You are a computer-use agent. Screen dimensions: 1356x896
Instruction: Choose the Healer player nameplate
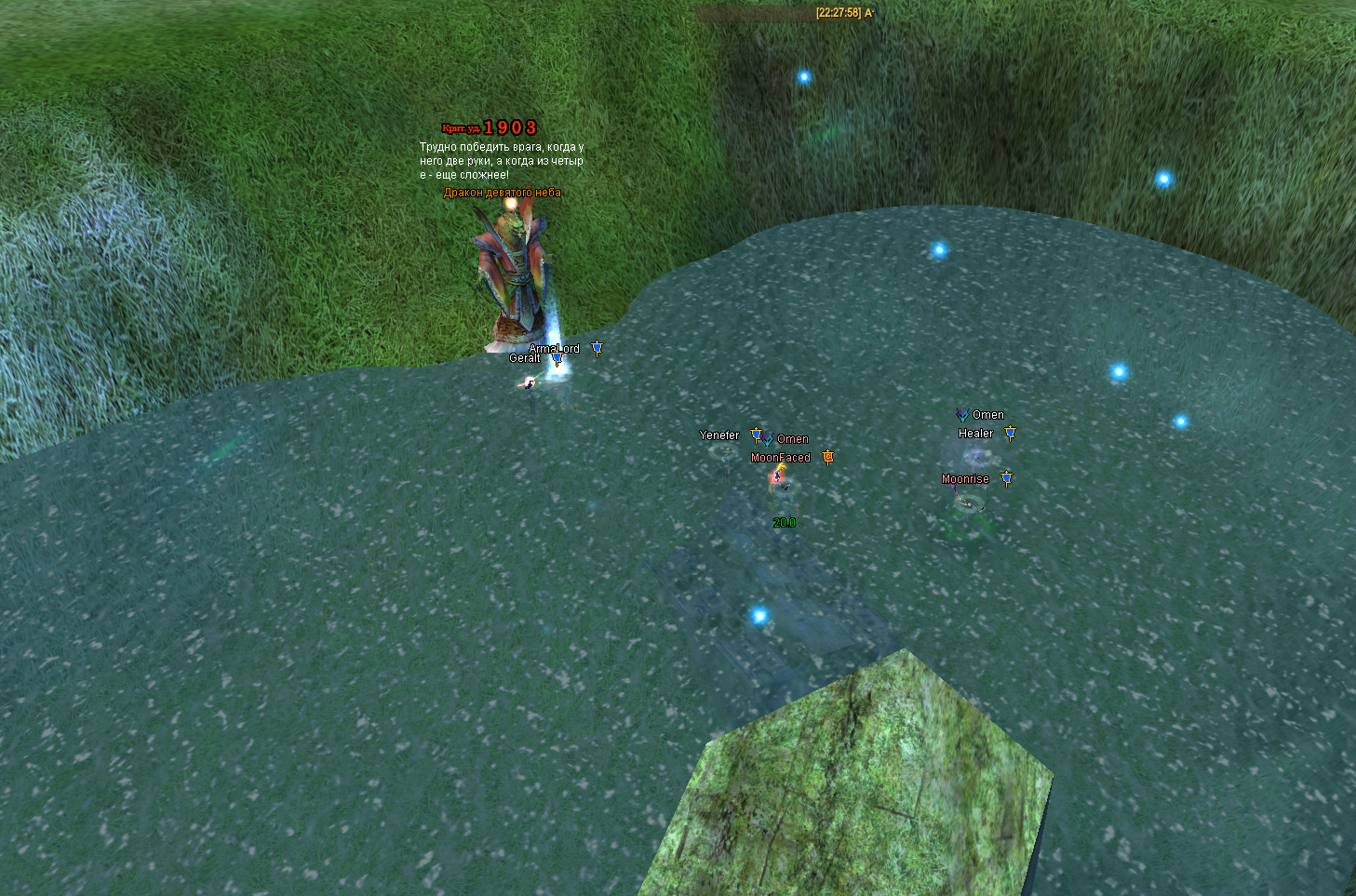pos(975,434)
